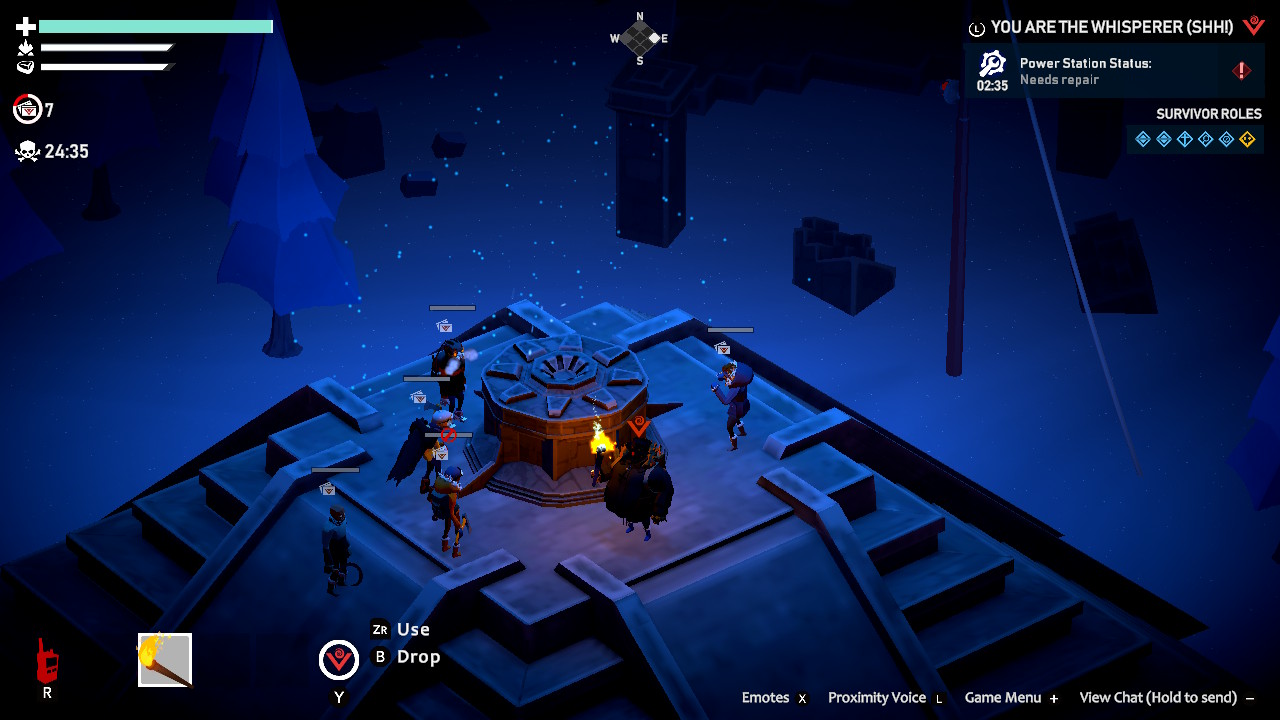Select the torch item slot thumbnail
The image size is (1280, 720).
(166, 658)
